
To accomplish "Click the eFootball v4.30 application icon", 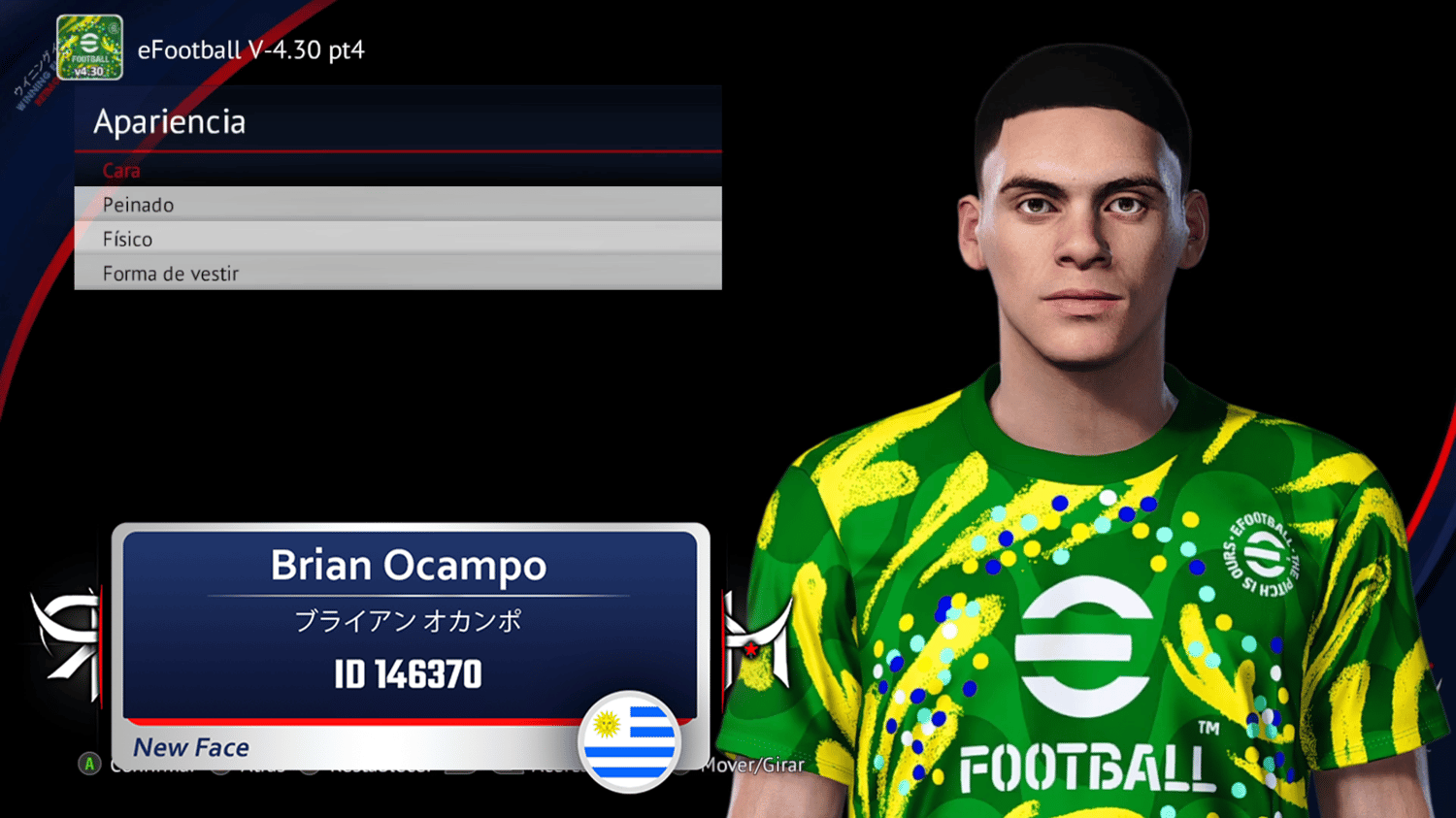I will pos(89,47).
